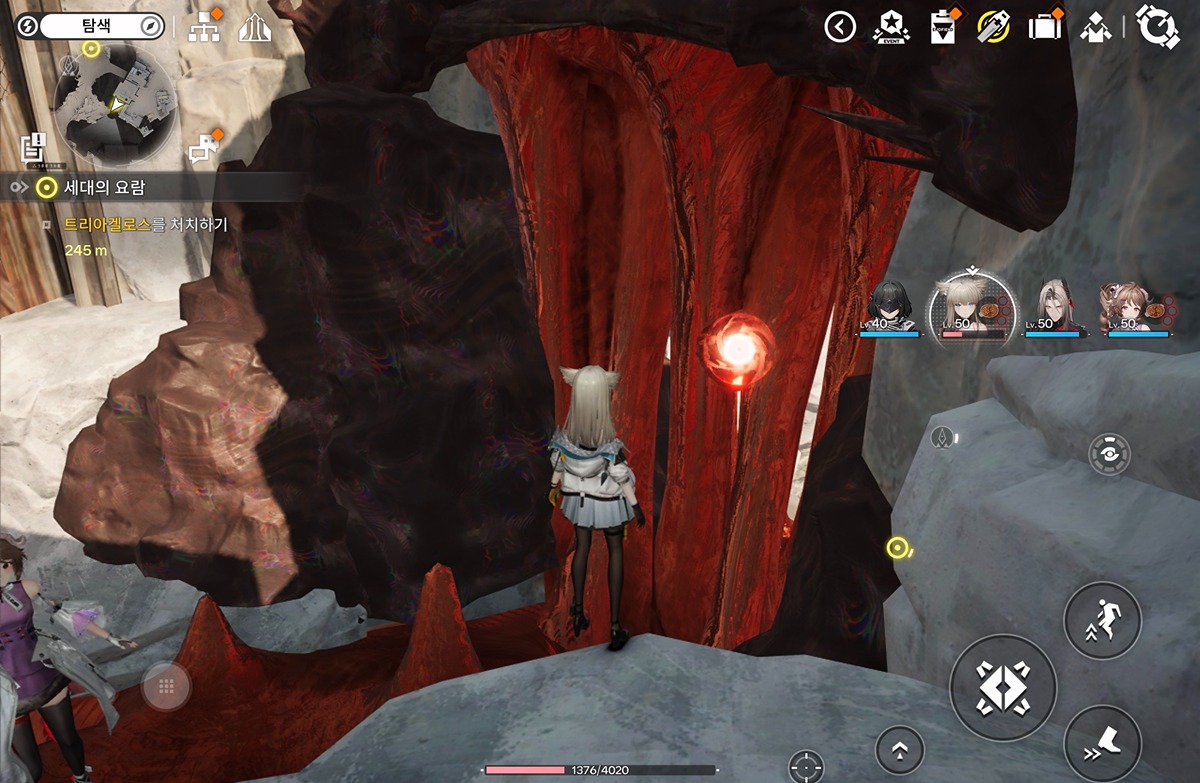Image resolution: width=1200 pixels, height=783 pixels.
Task: Open the document alert icon beside minimap
Action: tap(34, 148)
